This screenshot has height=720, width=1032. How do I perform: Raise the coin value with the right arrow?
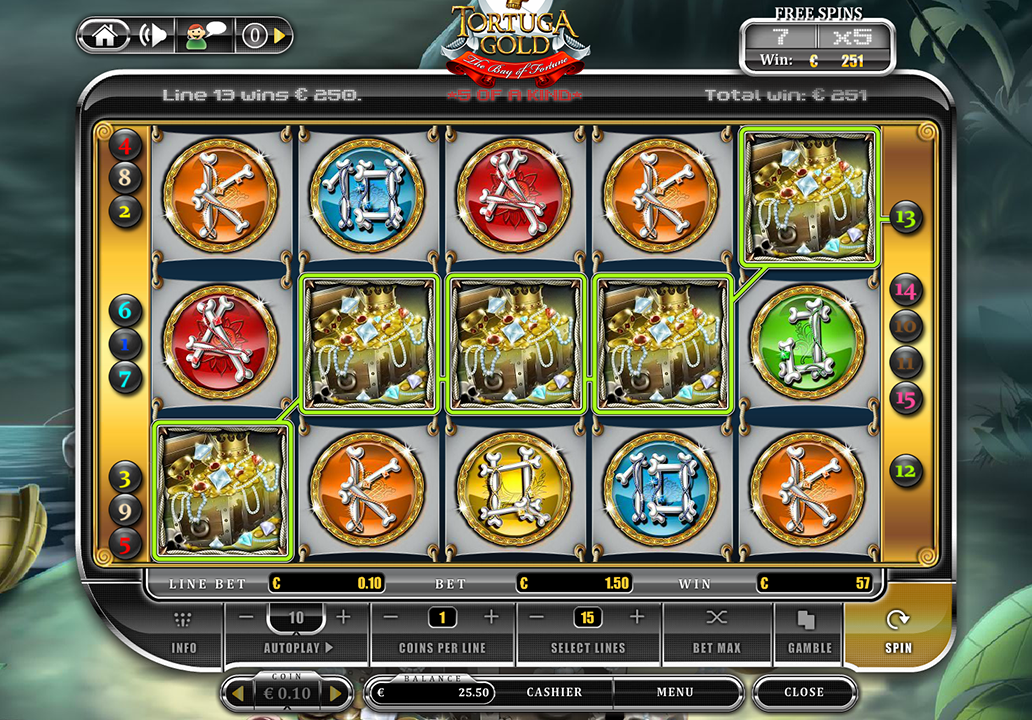[x=336, y=692]
